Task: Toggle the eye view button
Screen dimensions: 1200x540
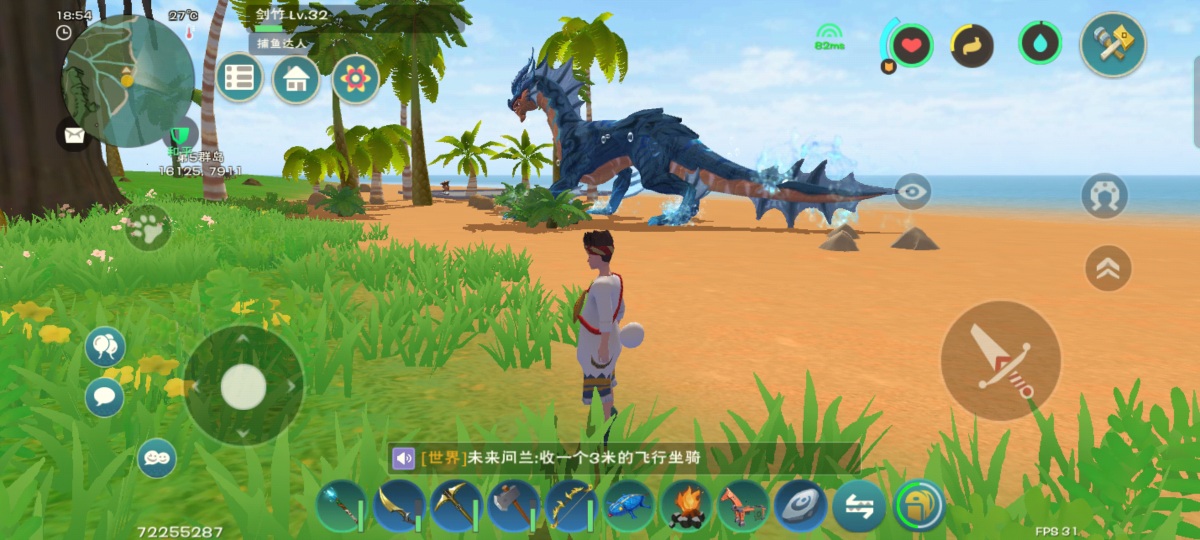Action: 912,191
